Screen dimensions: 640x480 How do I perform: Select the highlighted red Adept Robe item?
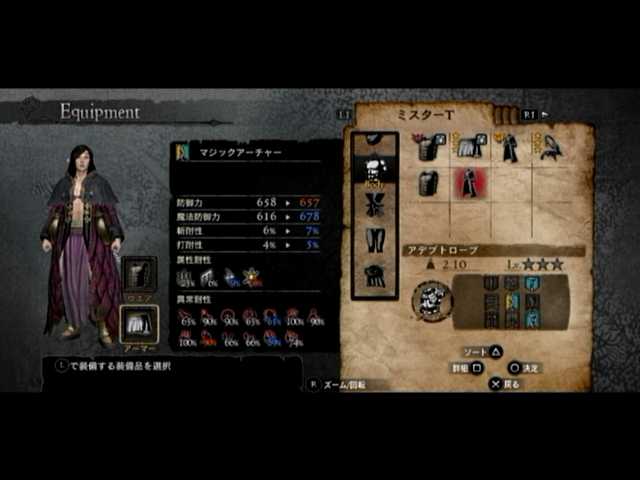467,184
